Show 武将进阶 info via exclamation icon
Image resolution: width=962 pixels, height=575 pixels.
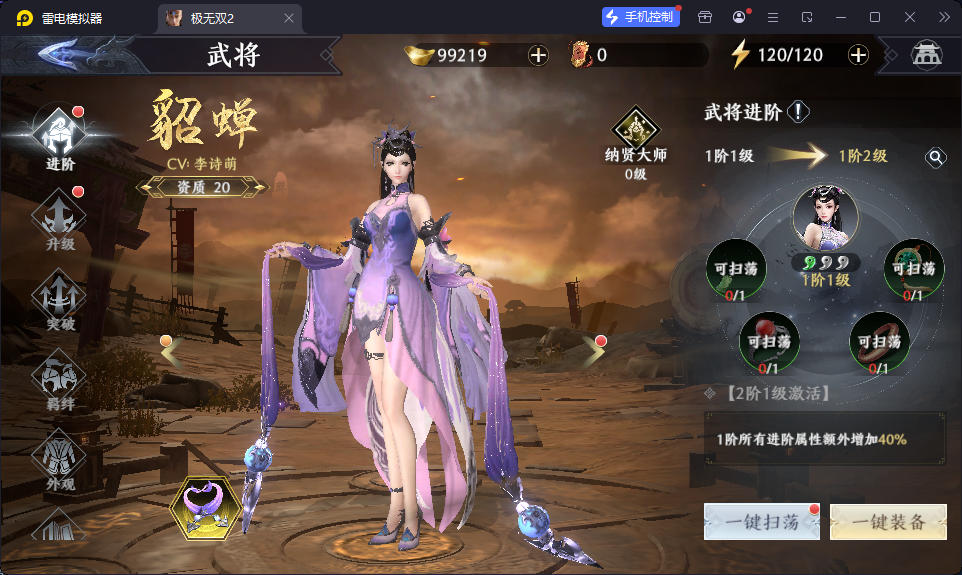coord(798,112)
